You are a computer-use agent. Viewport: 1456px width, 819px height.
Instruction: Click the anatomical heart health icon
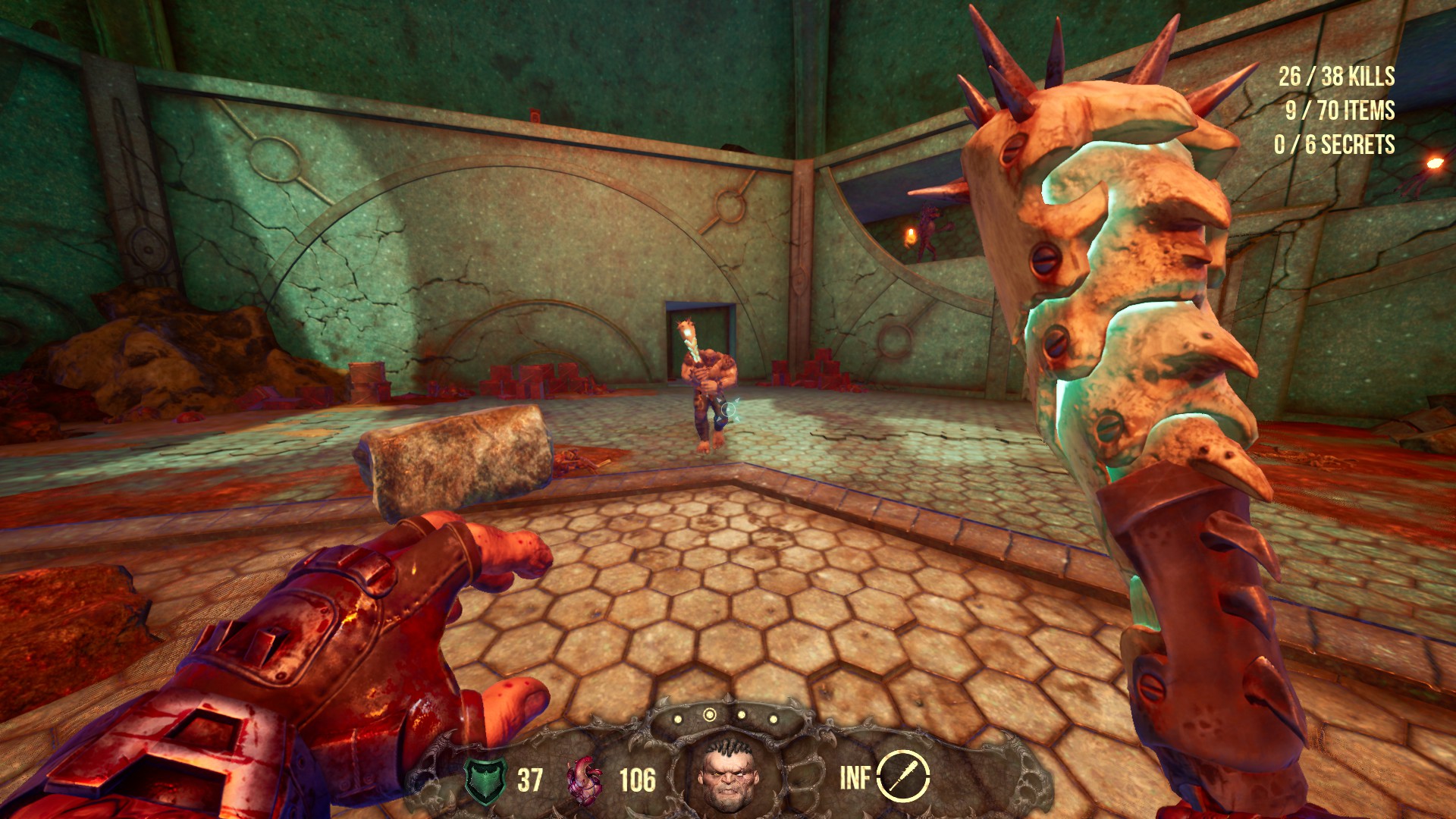[x=585, y=780]
